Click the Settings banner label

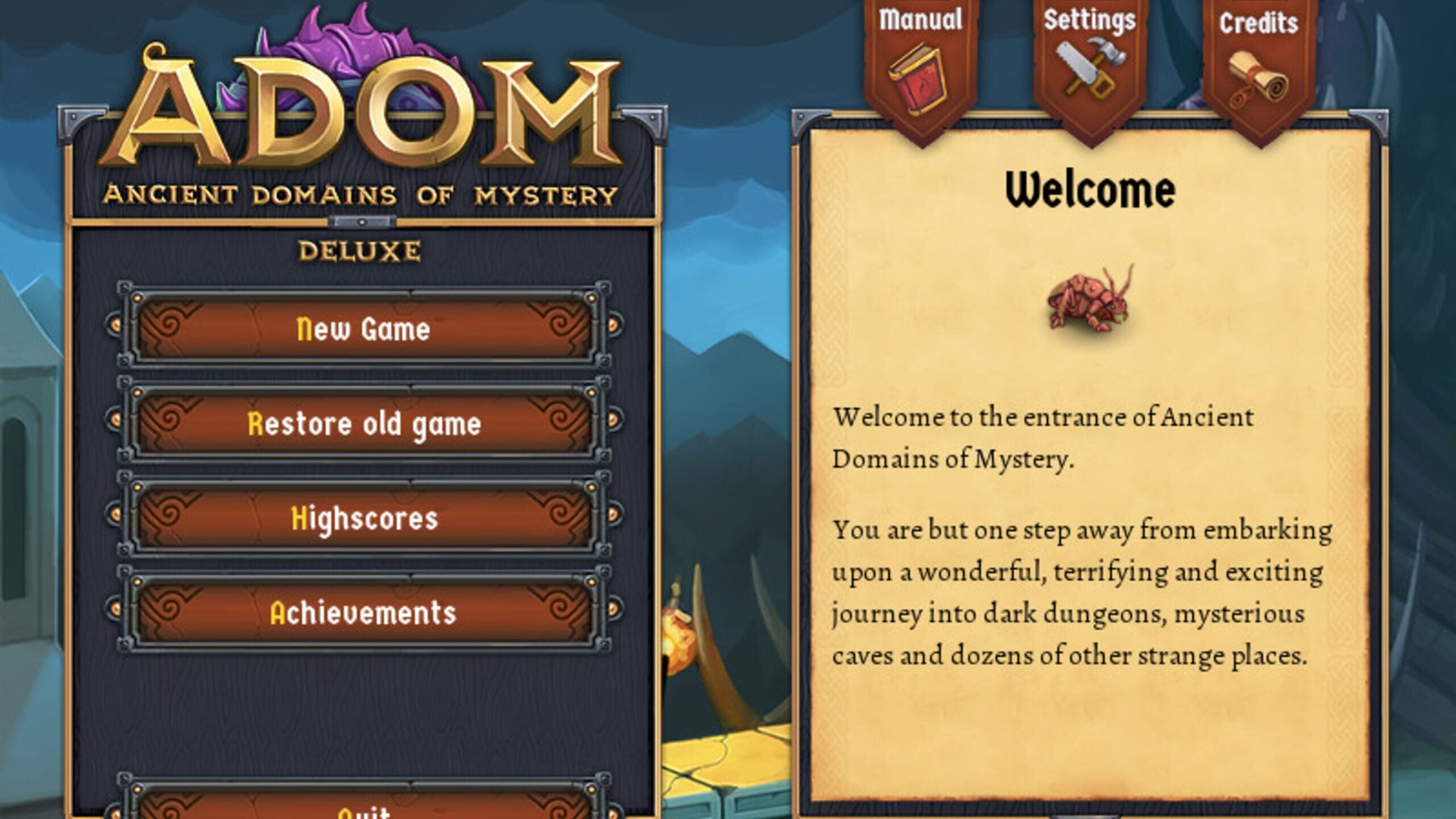[1089, 19]
